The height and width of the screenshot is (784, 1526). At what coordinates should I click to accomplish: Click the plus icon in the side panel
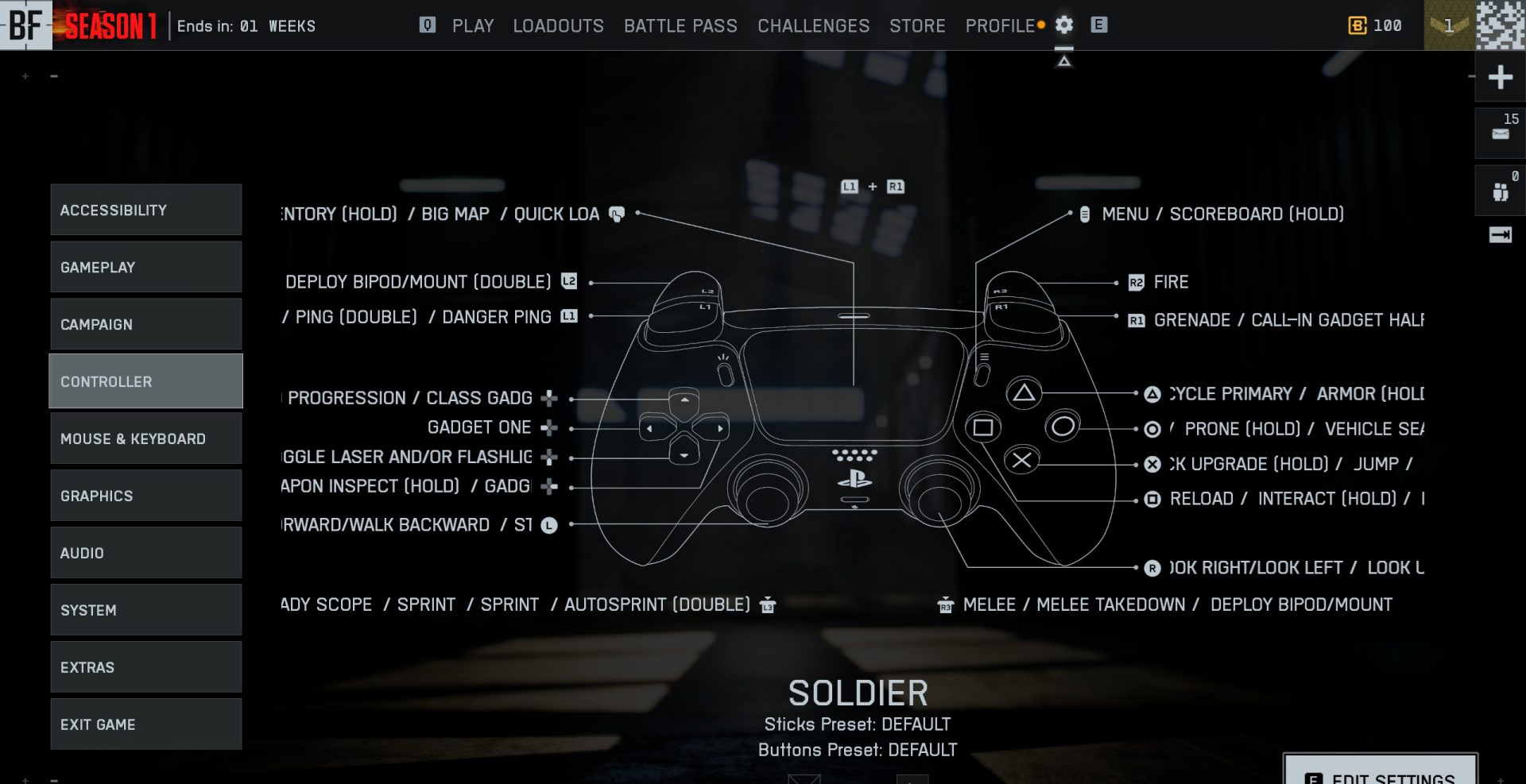(x=1500, y=77)
